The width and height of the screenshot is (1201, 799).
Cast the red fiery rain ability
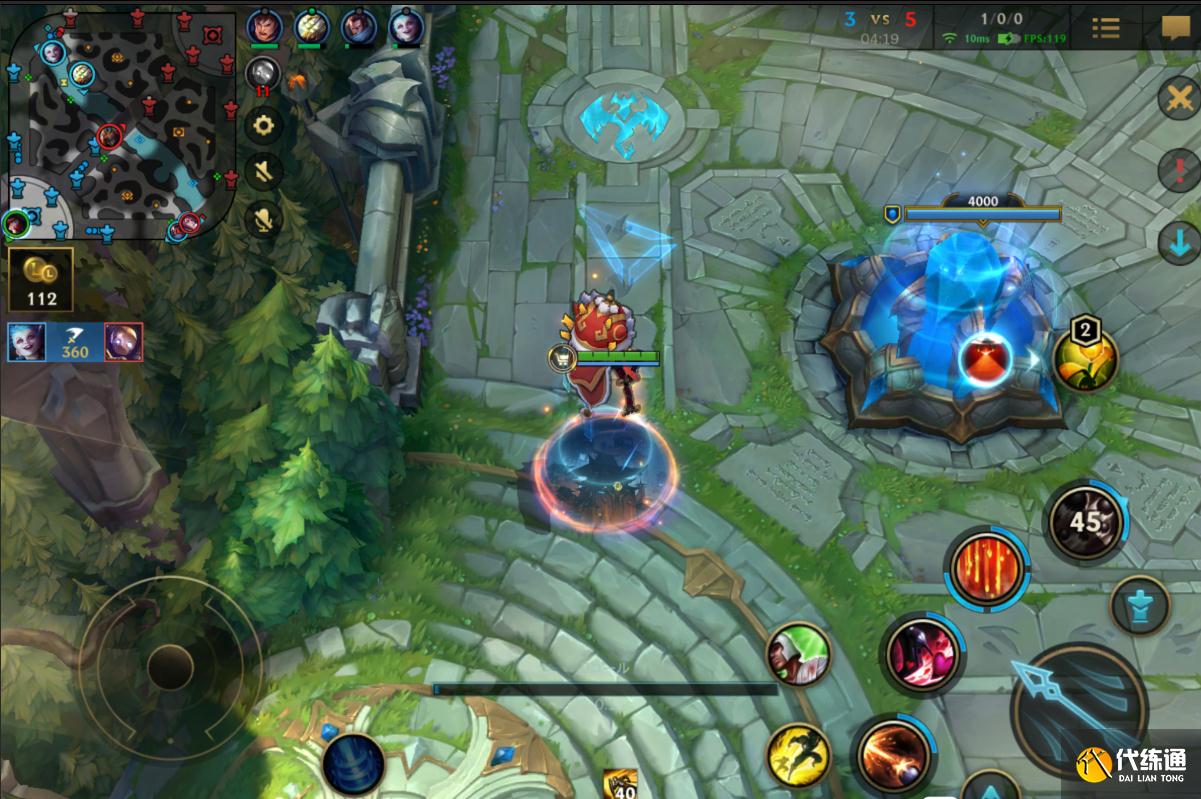coord(987,569)
